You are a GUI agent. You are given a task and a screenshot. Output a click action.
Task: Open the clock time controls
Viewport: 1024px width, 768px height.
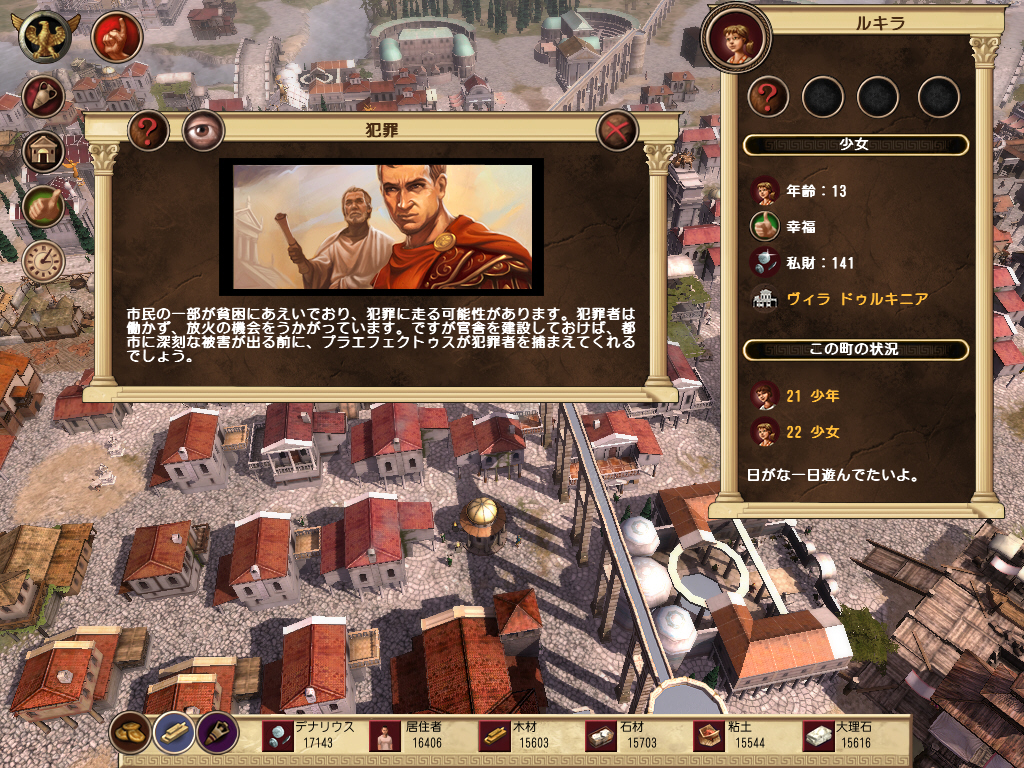point(44,260)
